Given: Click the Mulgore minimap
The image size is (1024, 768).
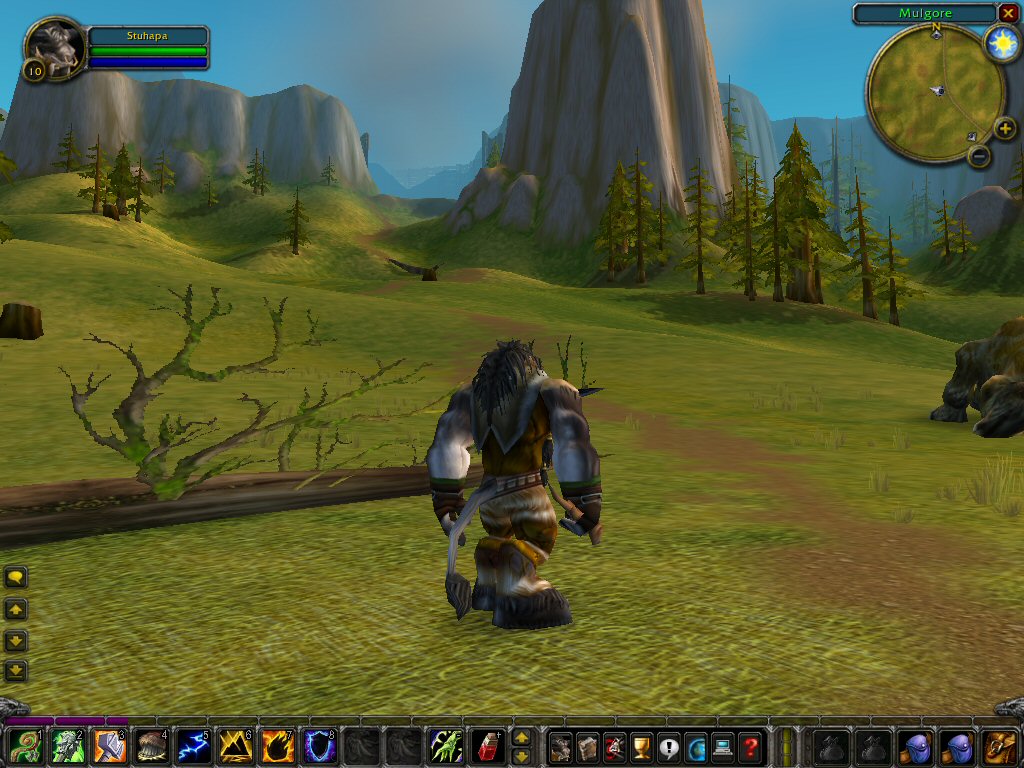Looking at the screenshot, I should (x=935, y=92).
